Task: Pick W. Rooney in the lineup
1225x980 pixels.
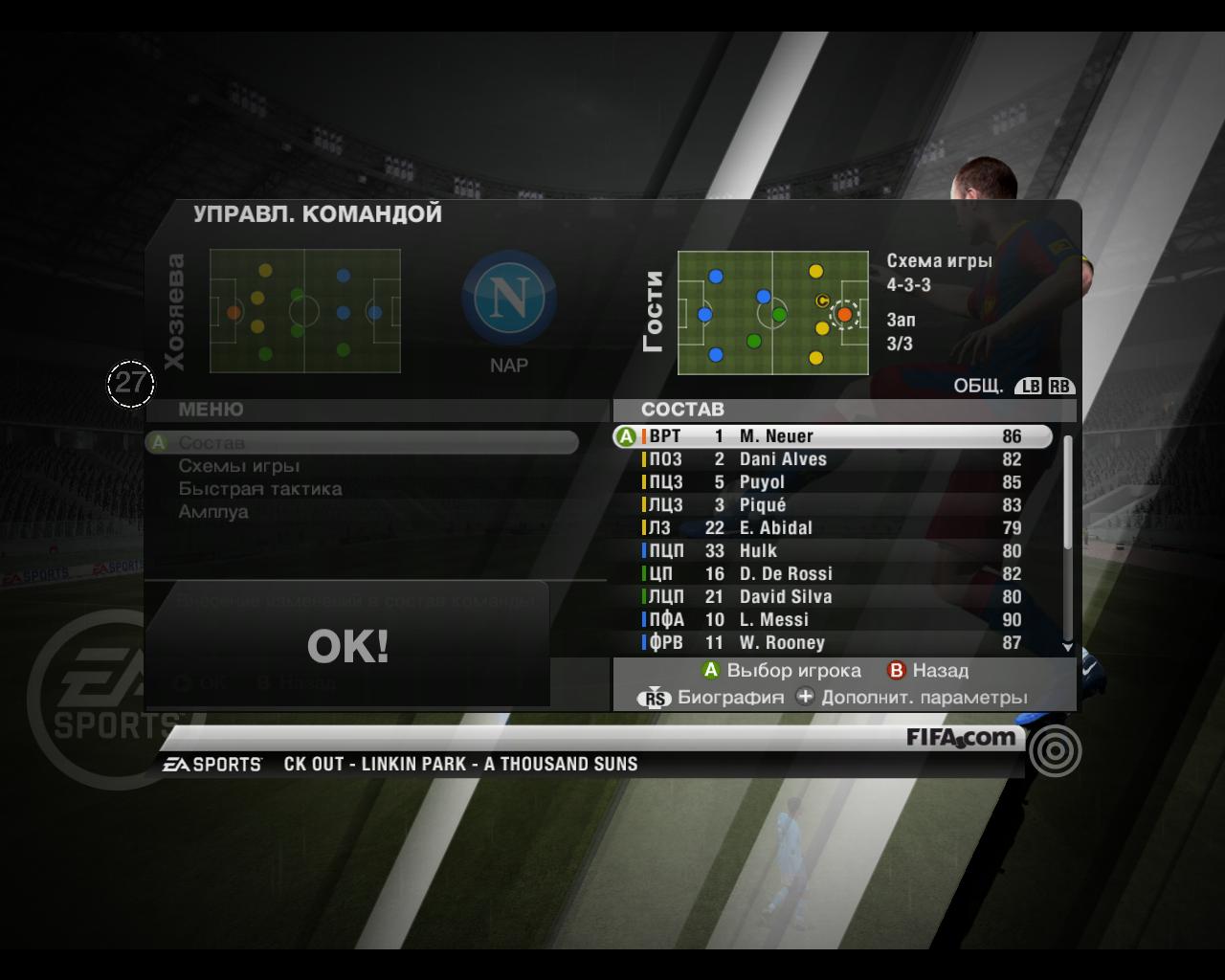Action: click(833, 643)
